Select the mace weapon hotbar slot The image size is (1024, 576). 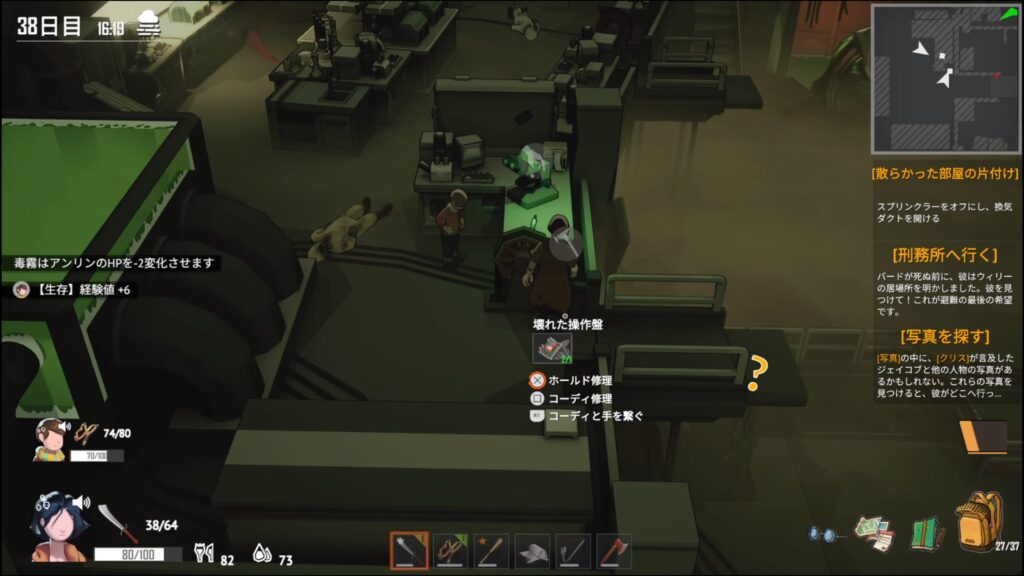409,551
